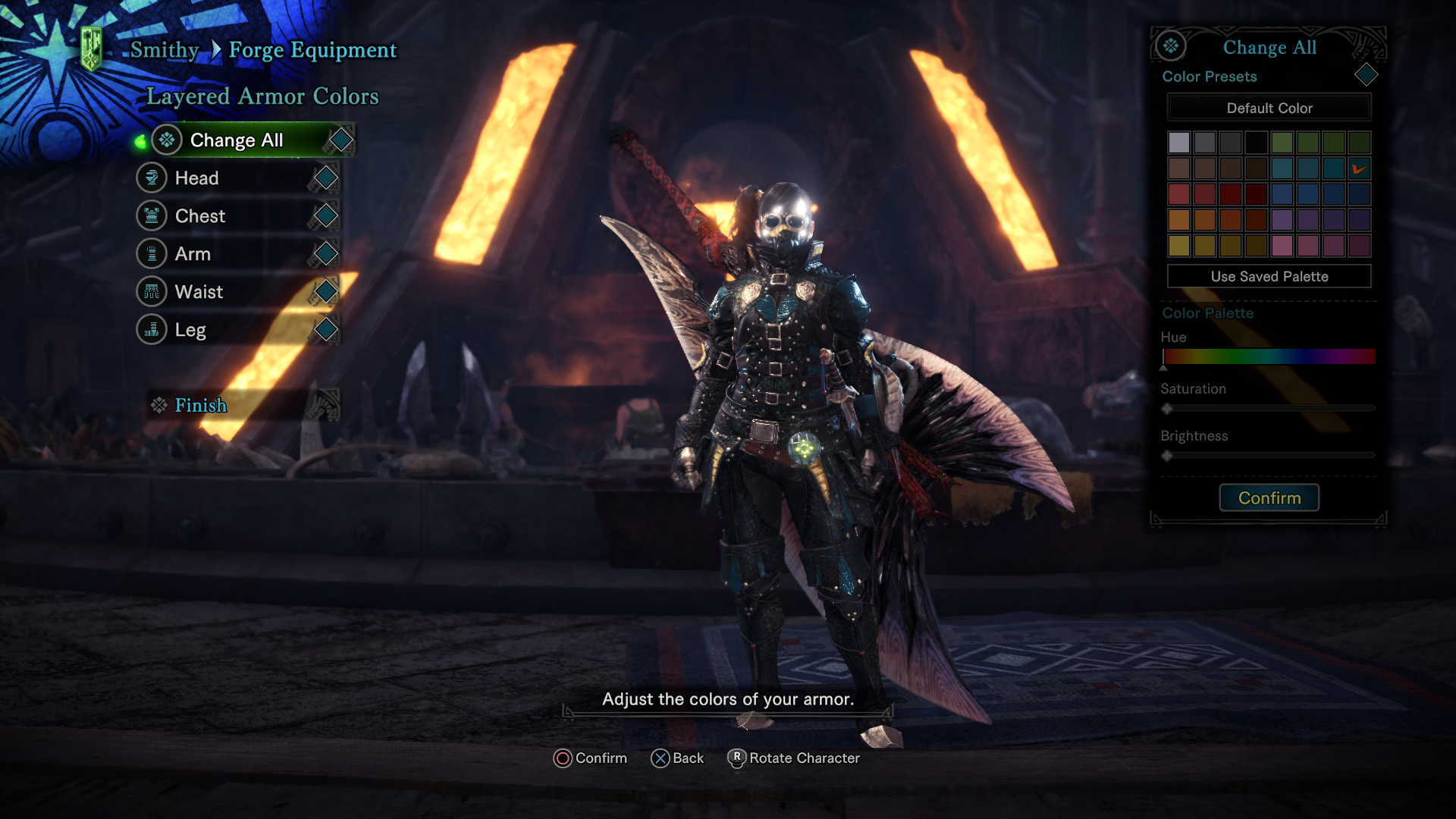Image resolution: width=1456 pixels, height=819 pixels.
Task: Click the Default Color button
Action: (x=1269, y=108)
